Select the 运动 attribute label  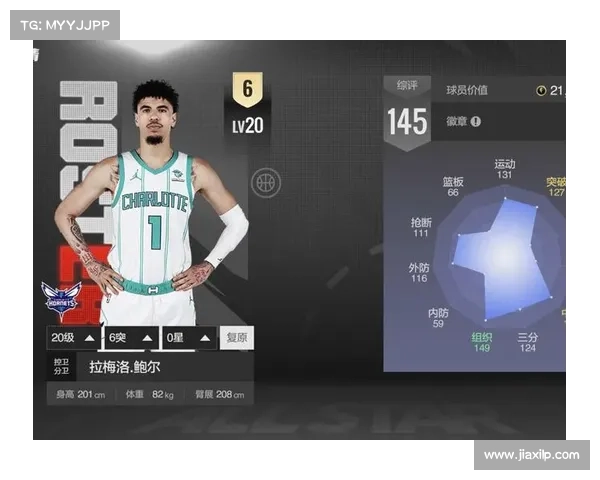(x=504, y=163)
